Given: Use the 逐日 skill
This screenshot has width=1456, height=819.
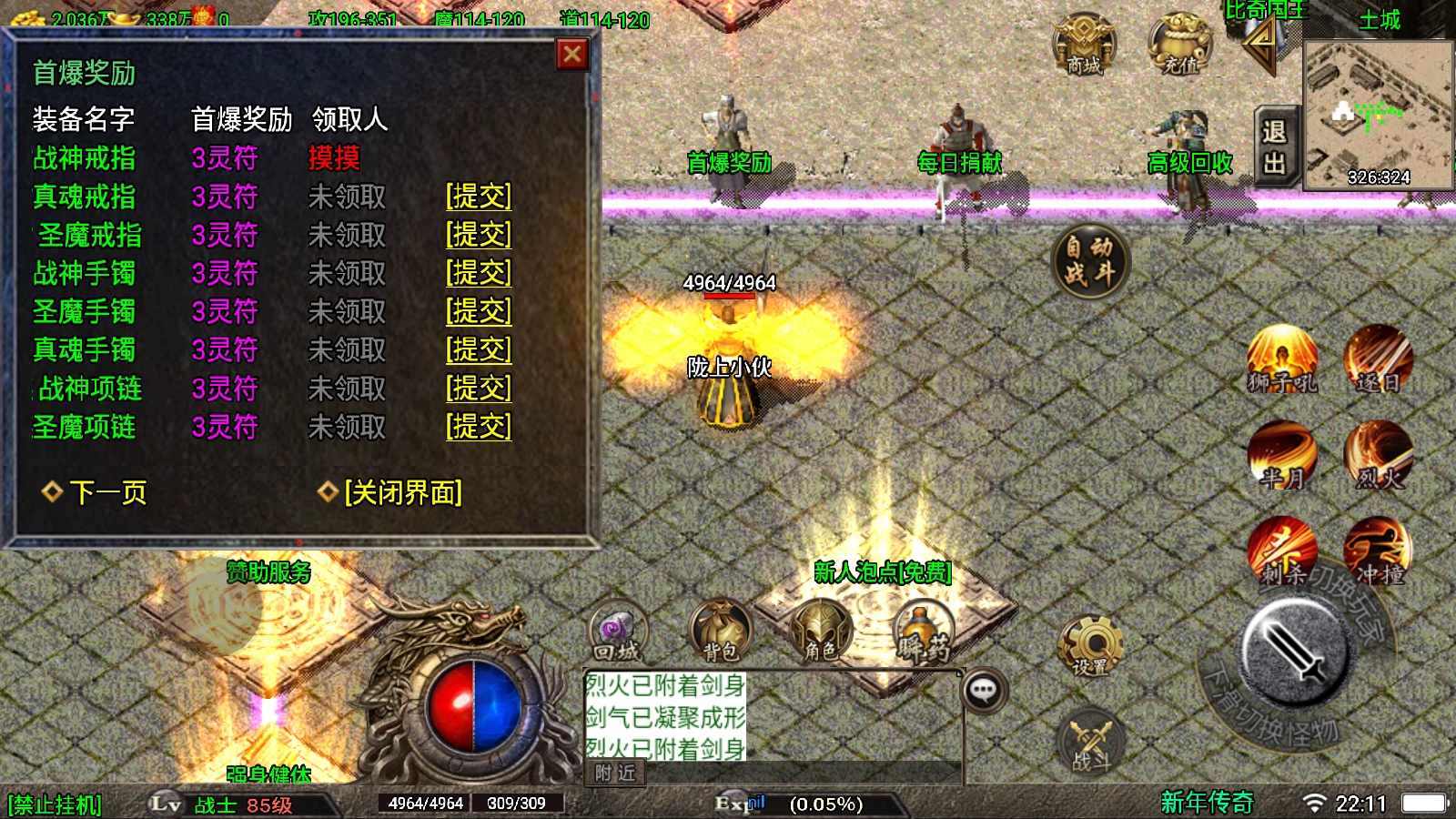Looking at the screenshot, I should 1379,359.
